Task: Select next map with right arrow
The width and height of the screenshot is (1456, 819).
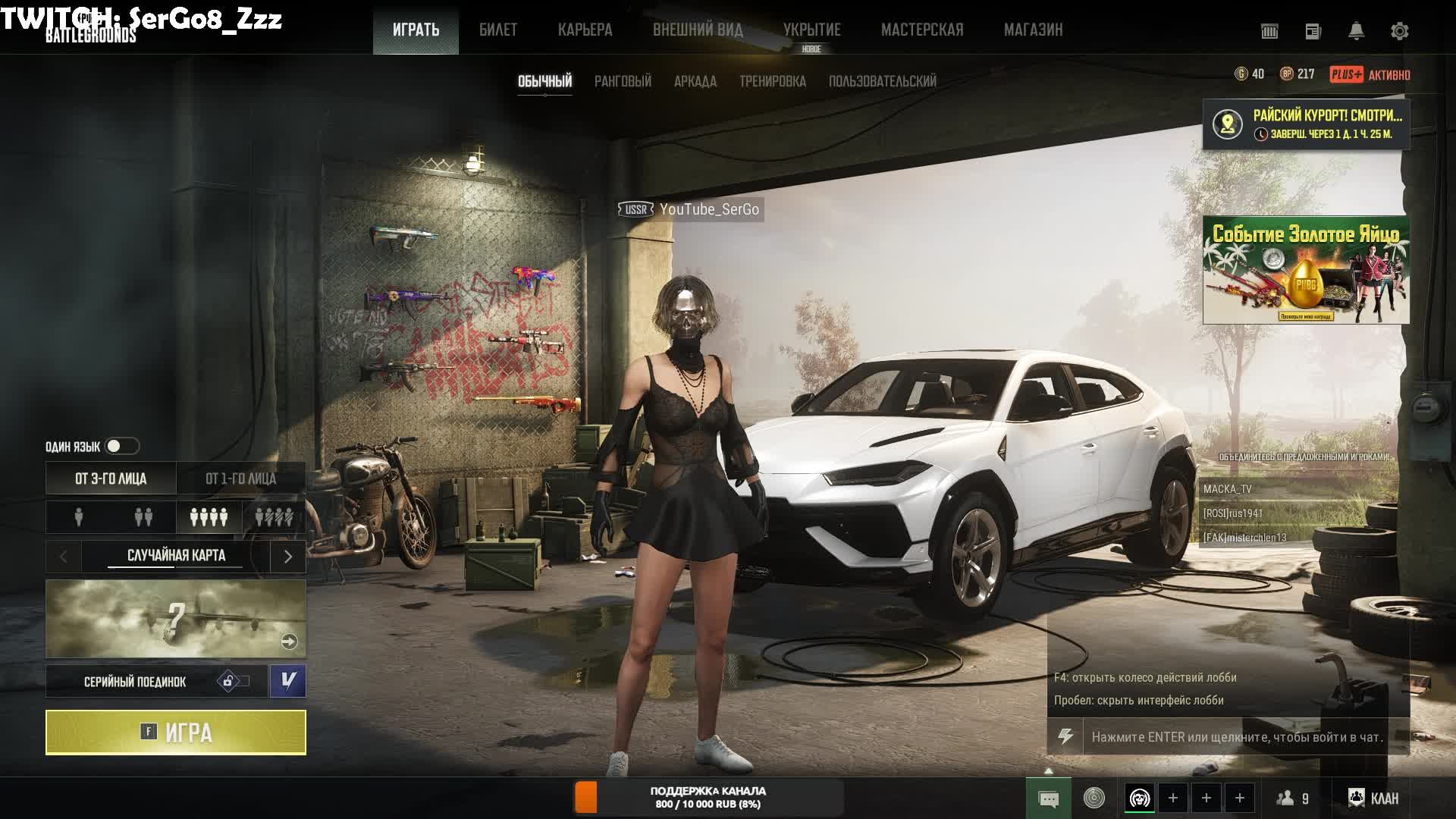Action: click(287, 557)
